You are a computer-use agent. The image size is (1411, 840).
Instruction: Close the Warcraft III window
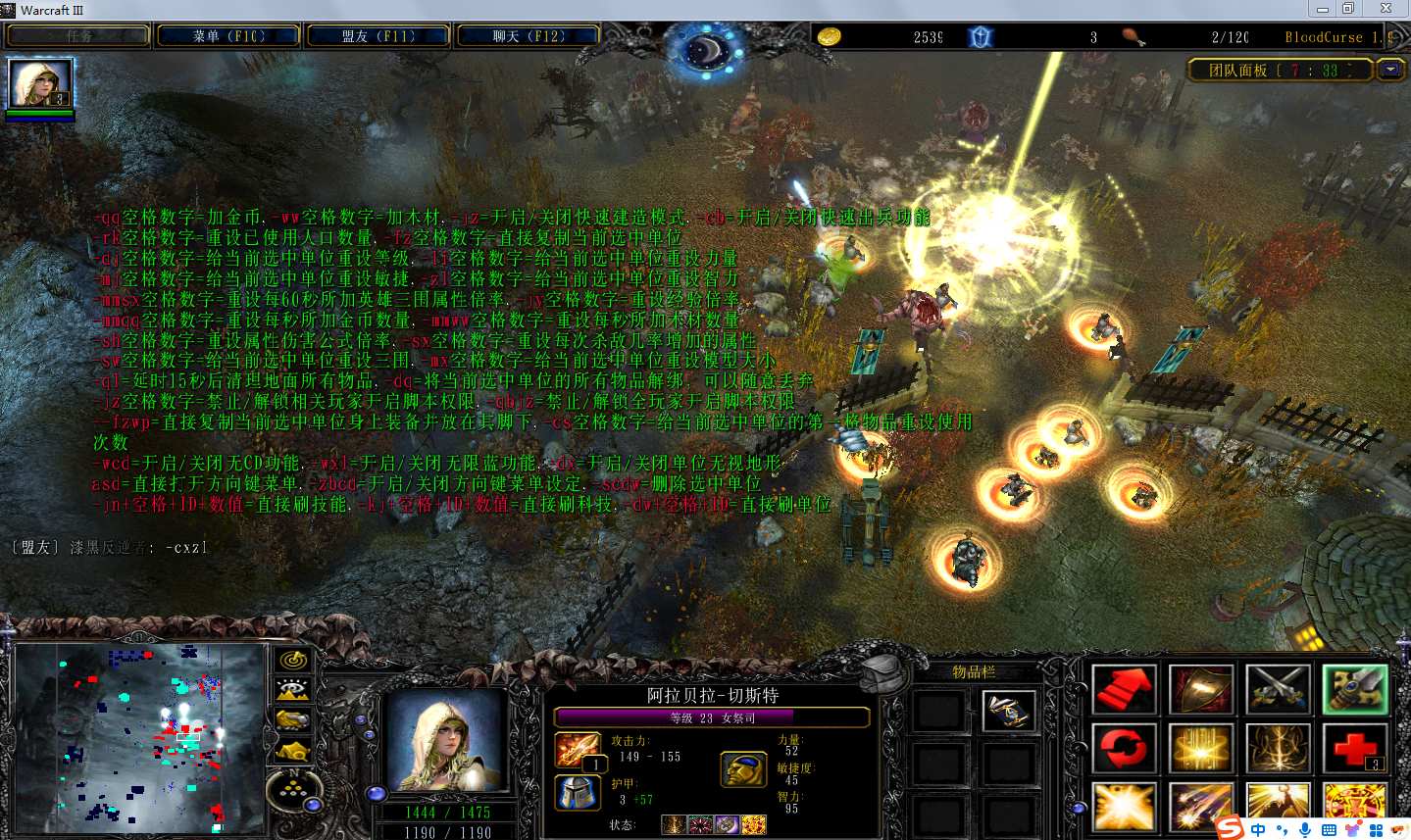click(x=1386, y=9)
